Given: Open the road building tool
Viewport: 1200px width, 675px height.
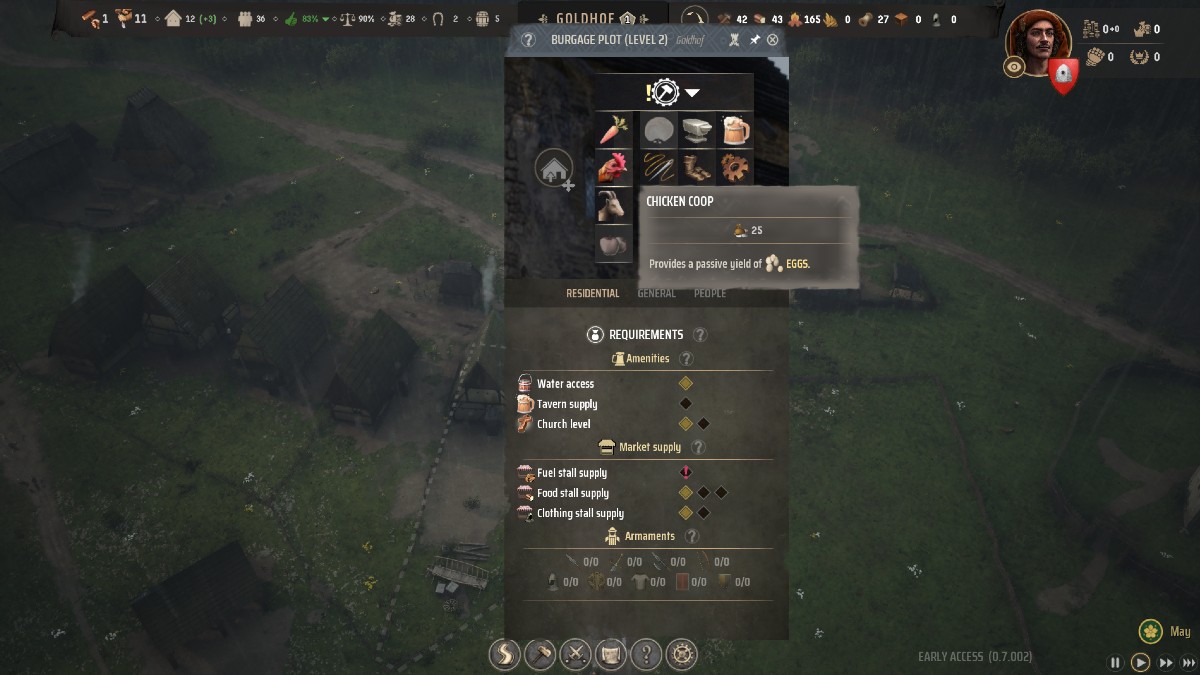Looking at the screenshot, I should coord(504,654).
